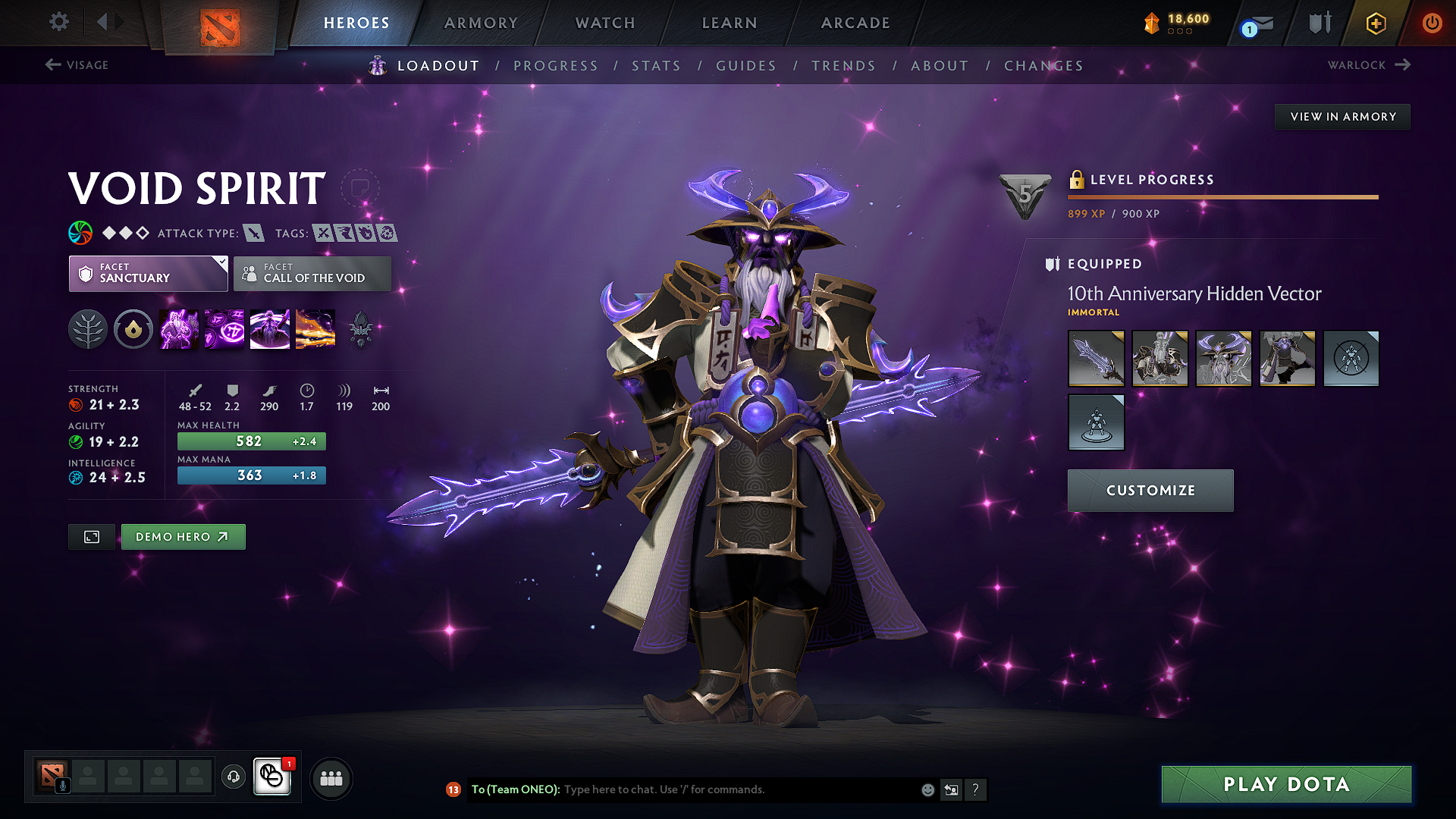
Task: Click the settings gear icon
Action: [58, 22]
